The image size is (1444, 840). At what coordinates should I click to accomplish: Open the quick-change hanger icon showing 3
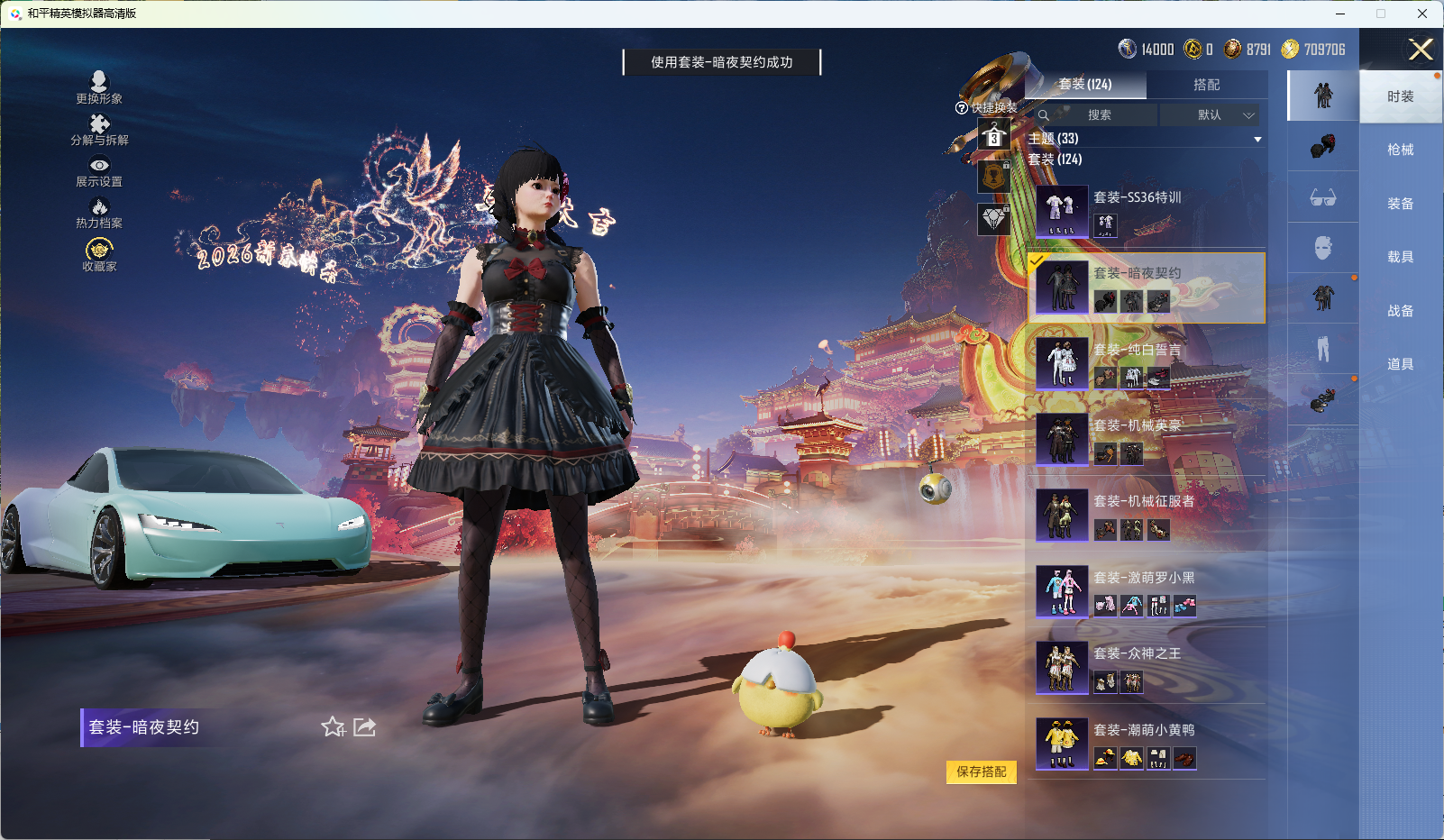[994, 137]
